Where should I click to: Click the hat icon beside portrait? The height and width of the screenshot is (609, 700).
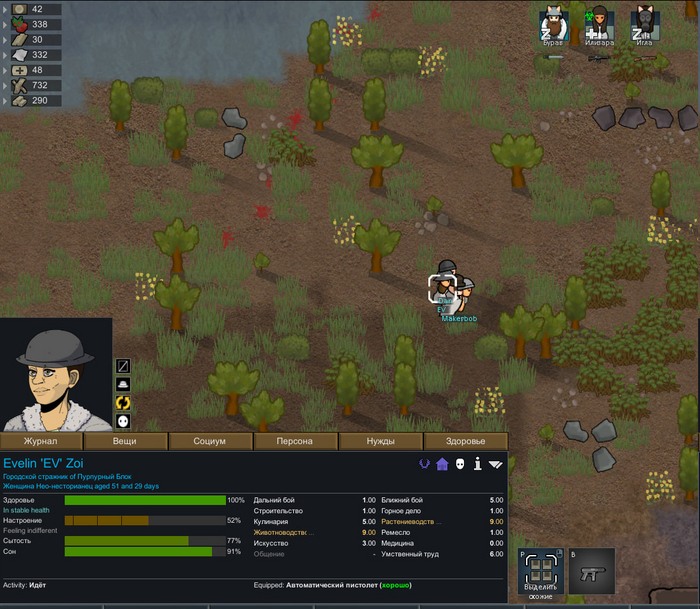[123, 384]
